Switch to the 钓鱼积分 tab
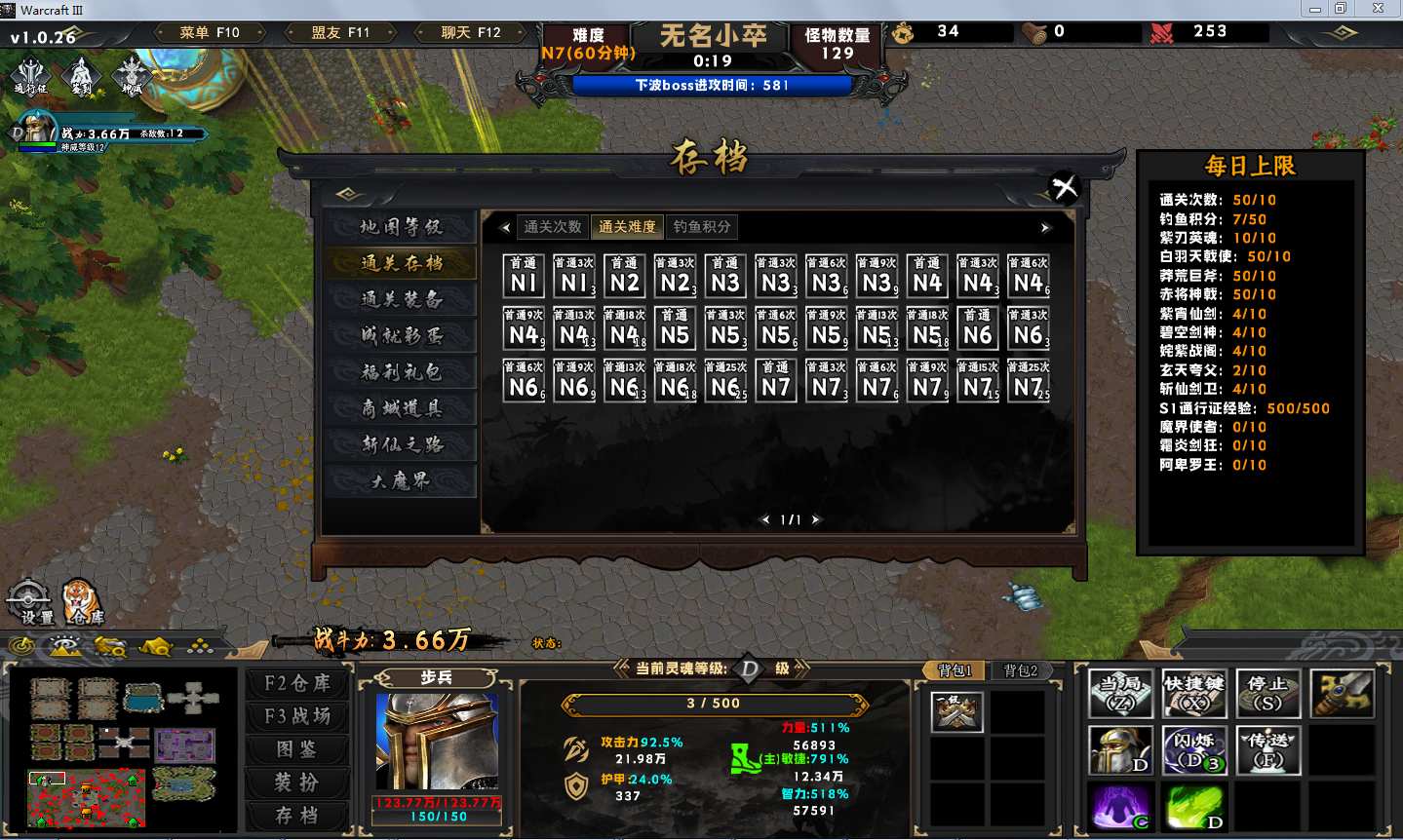Viewport: 1403px width, 840px height. 701,227
